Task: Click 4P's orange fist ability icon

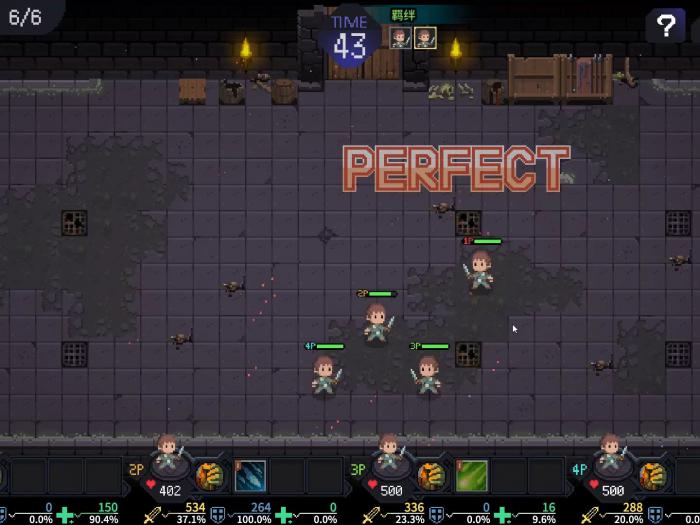Action: 652,474
